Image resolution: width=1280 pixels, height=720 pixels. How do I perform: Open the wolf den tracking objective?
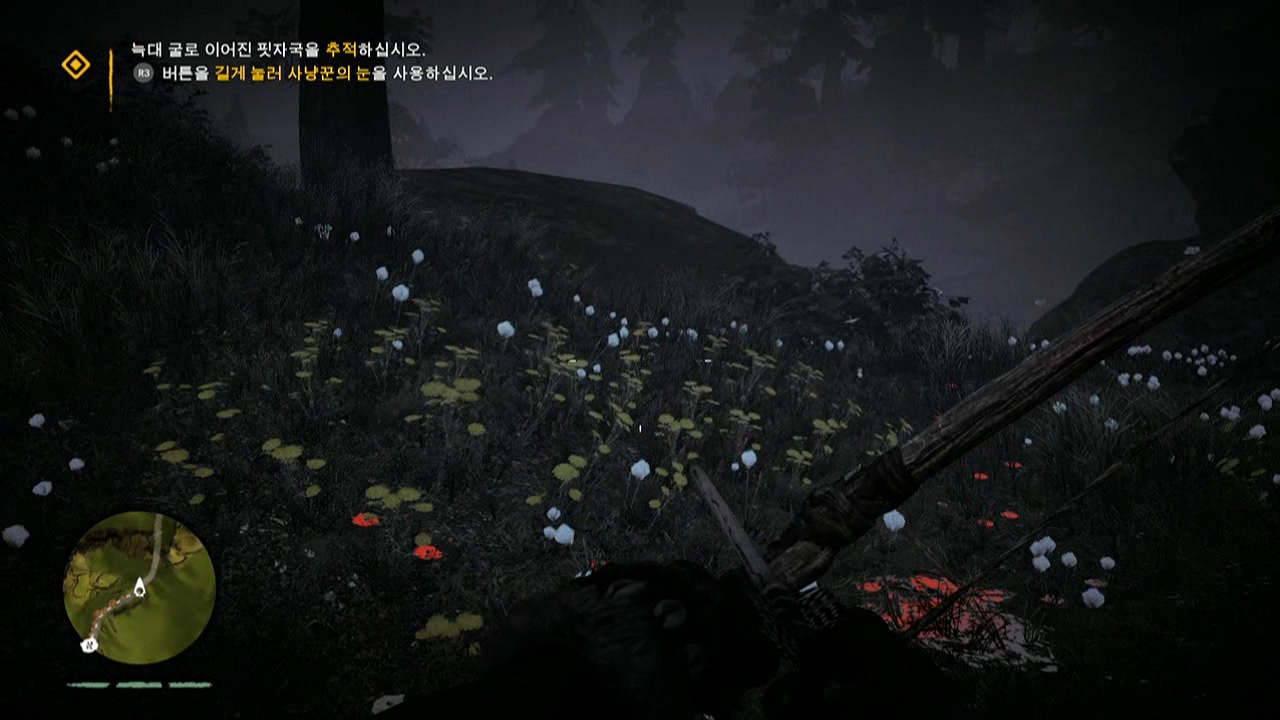point(250,47)
